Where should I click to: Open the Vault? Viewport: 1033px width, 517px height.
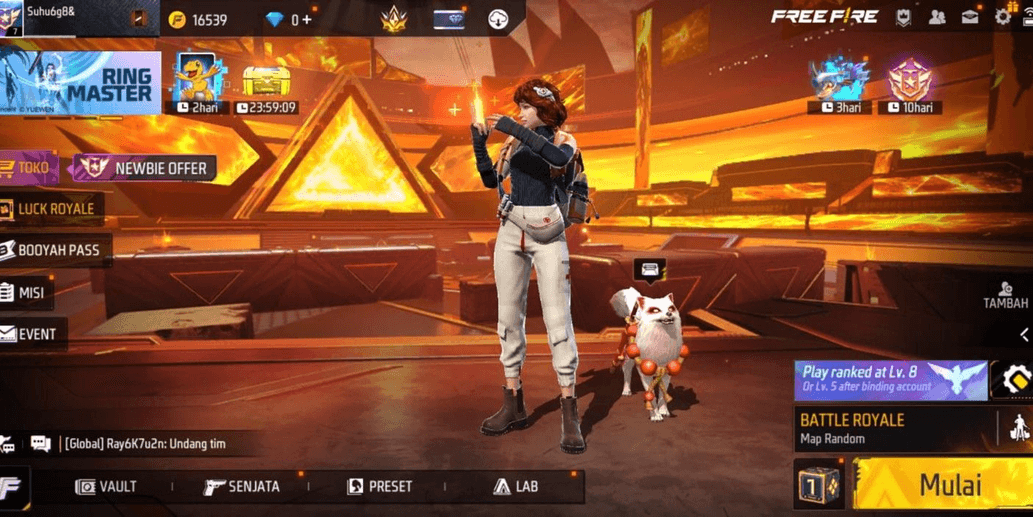pos(107,487)
